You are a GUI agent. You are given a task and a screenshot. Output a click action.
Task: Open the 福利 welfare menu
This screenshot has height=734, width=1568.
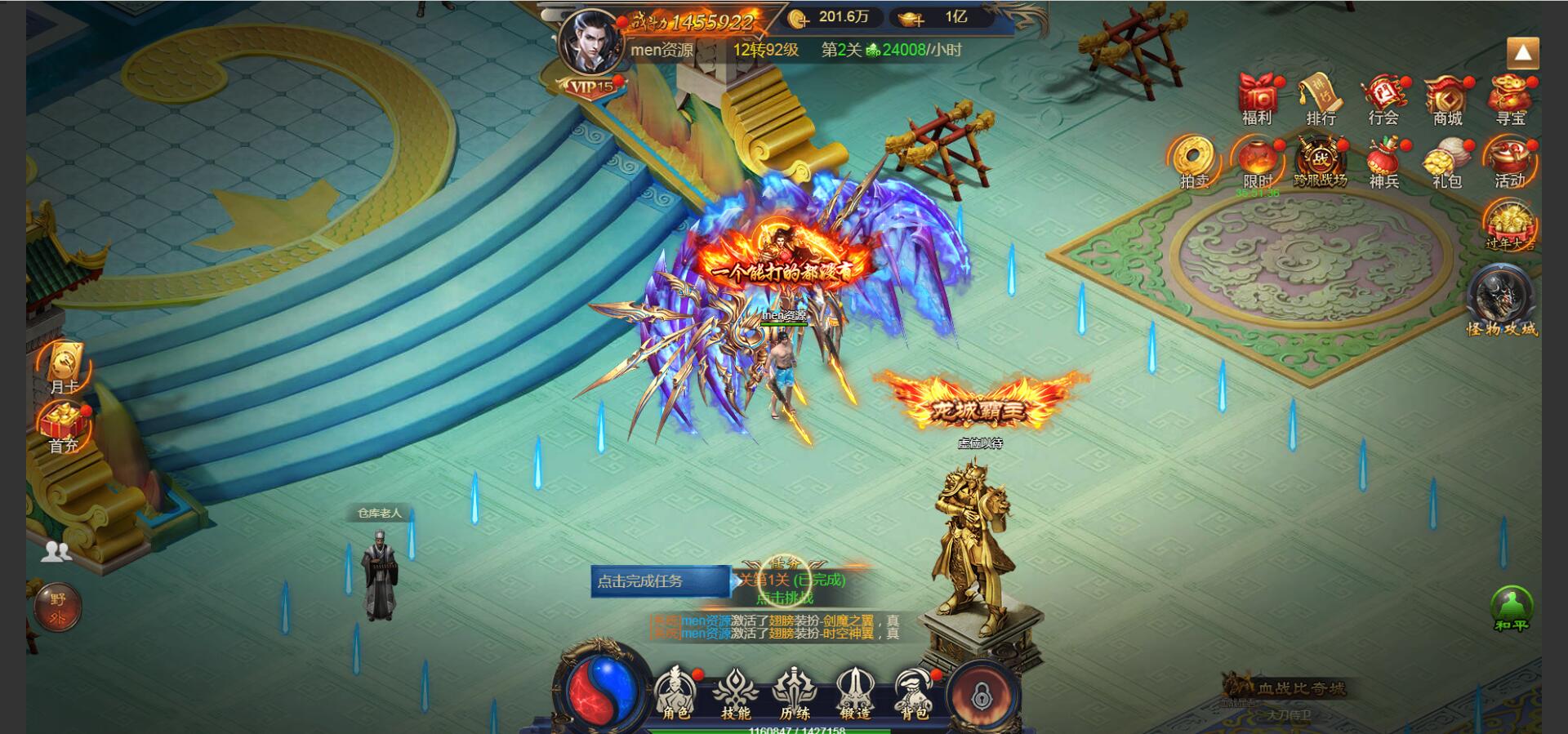(x=1257, y=100)
